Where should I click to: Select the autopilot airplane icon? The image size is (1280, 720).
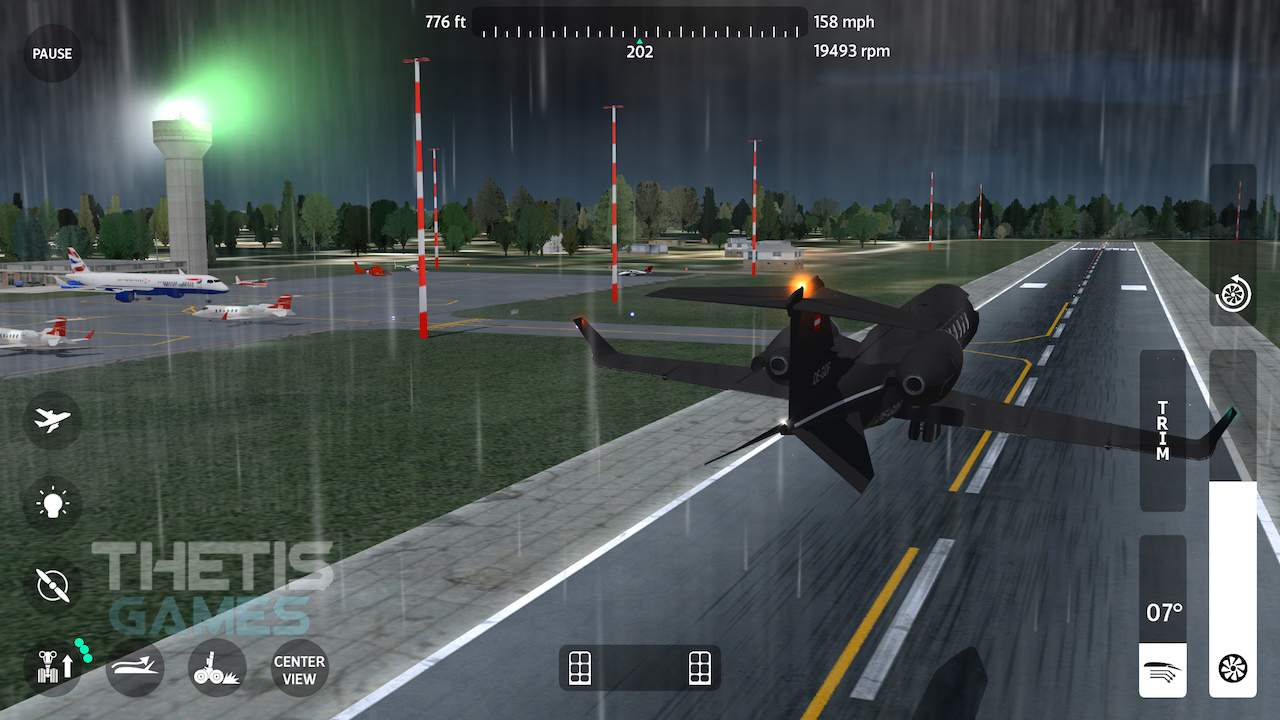(51, 420)
